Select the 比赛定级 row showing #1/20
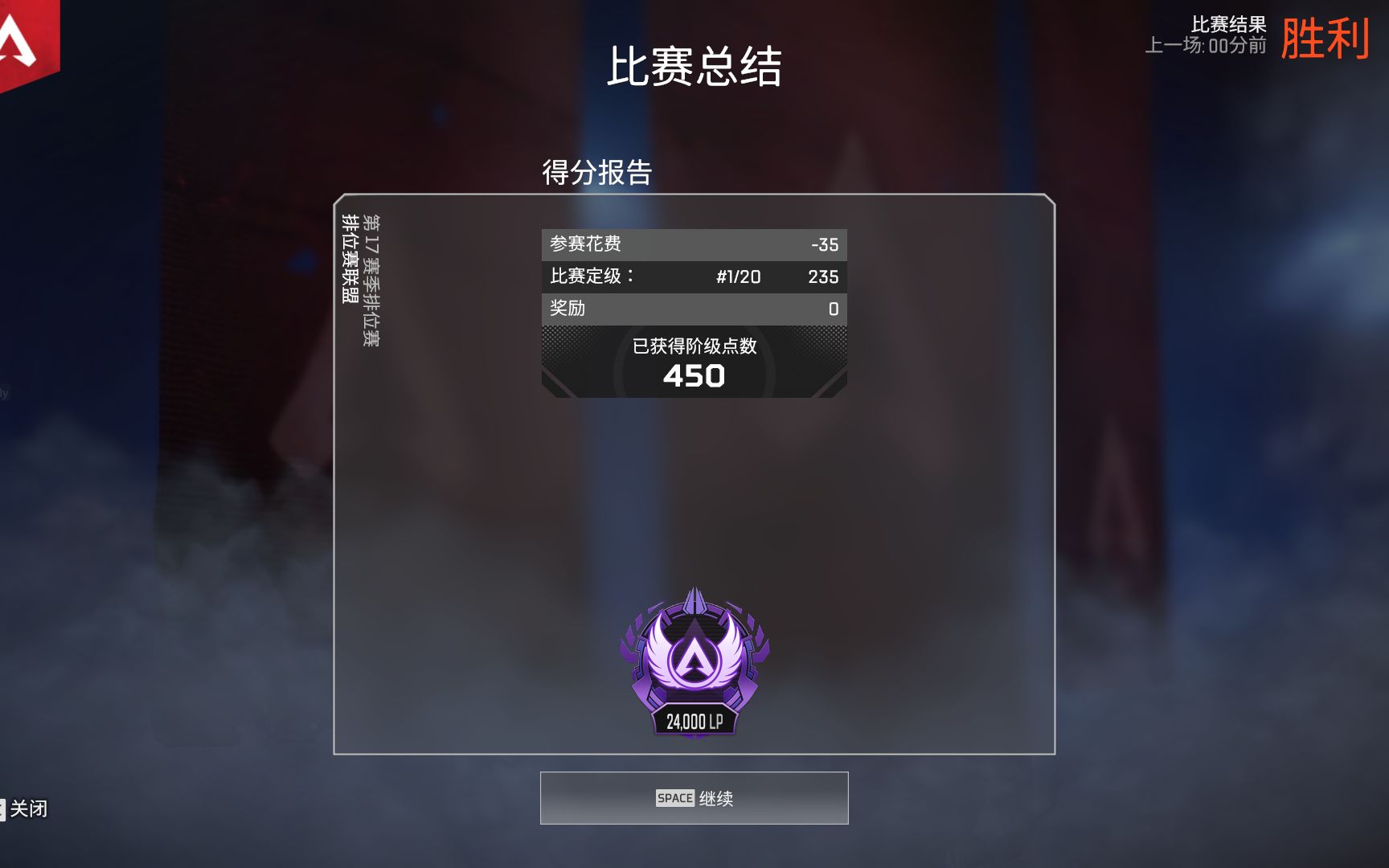1389x868 pixels. pos(694,276)
